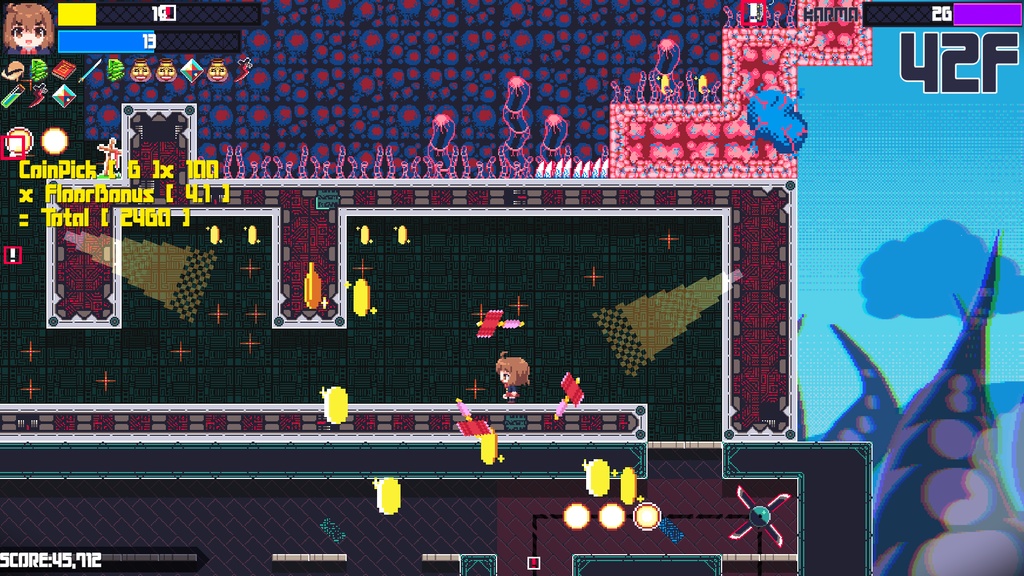1024x576 pixels.
Task: Select the chili pepper beside the green vial
Action: (39, 95)
